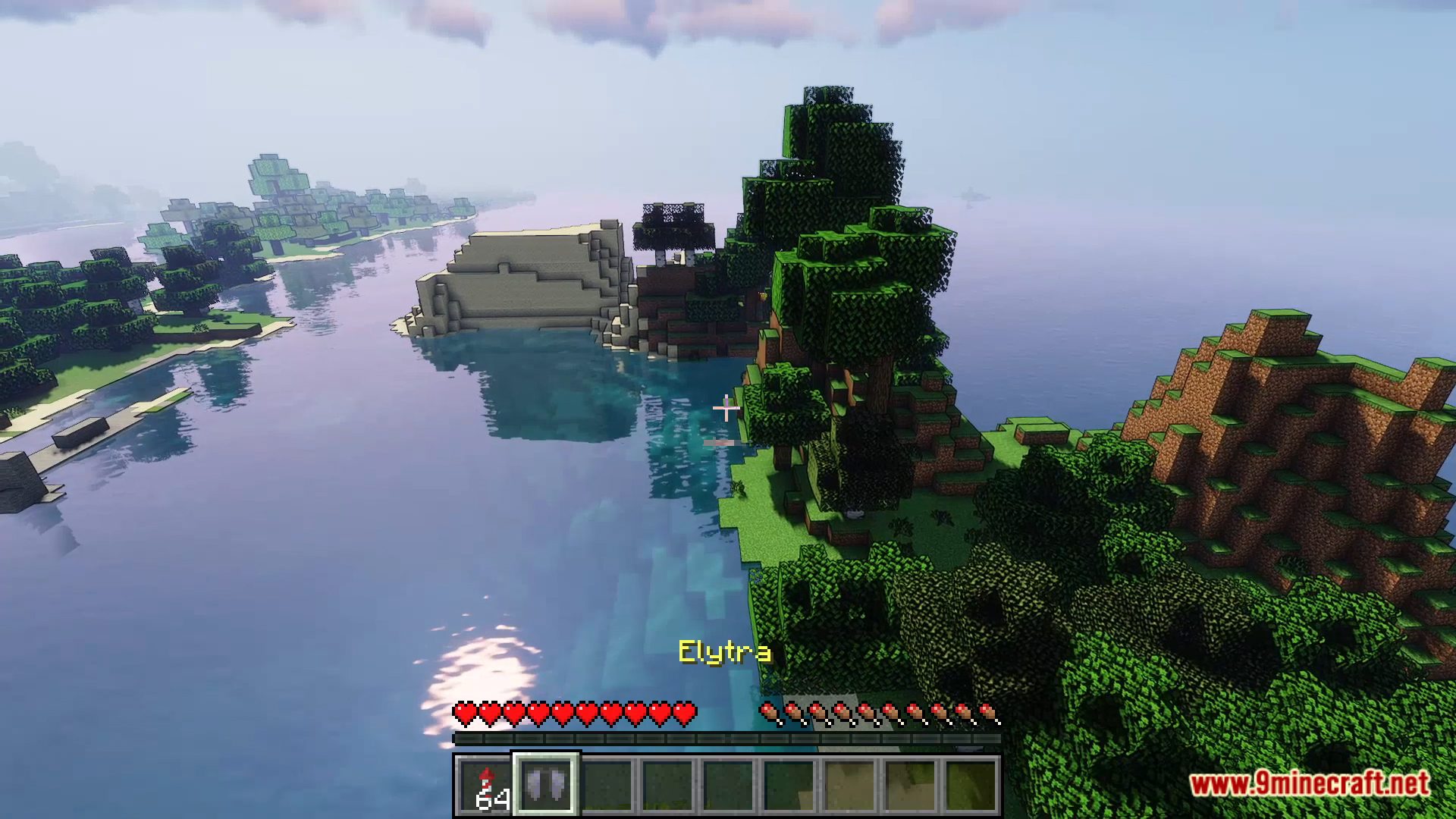This screenshot has width=1456, height=819.
Task: Click the fourth hotbar slot
Action: [x=667, y=784]
